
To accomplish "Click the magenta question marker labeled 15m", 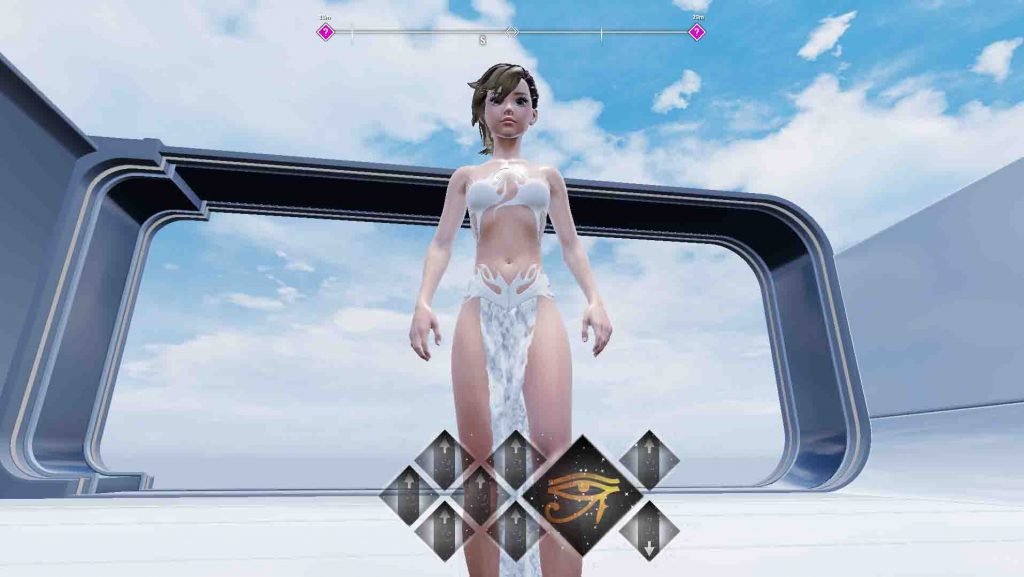I will tap(325, 32).
